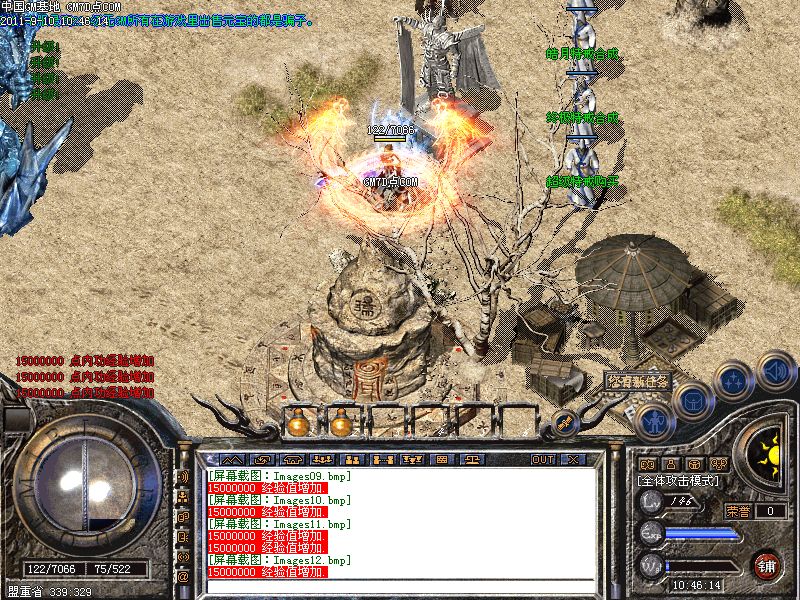Click the X button above the chat

click(x=572, y=459)
